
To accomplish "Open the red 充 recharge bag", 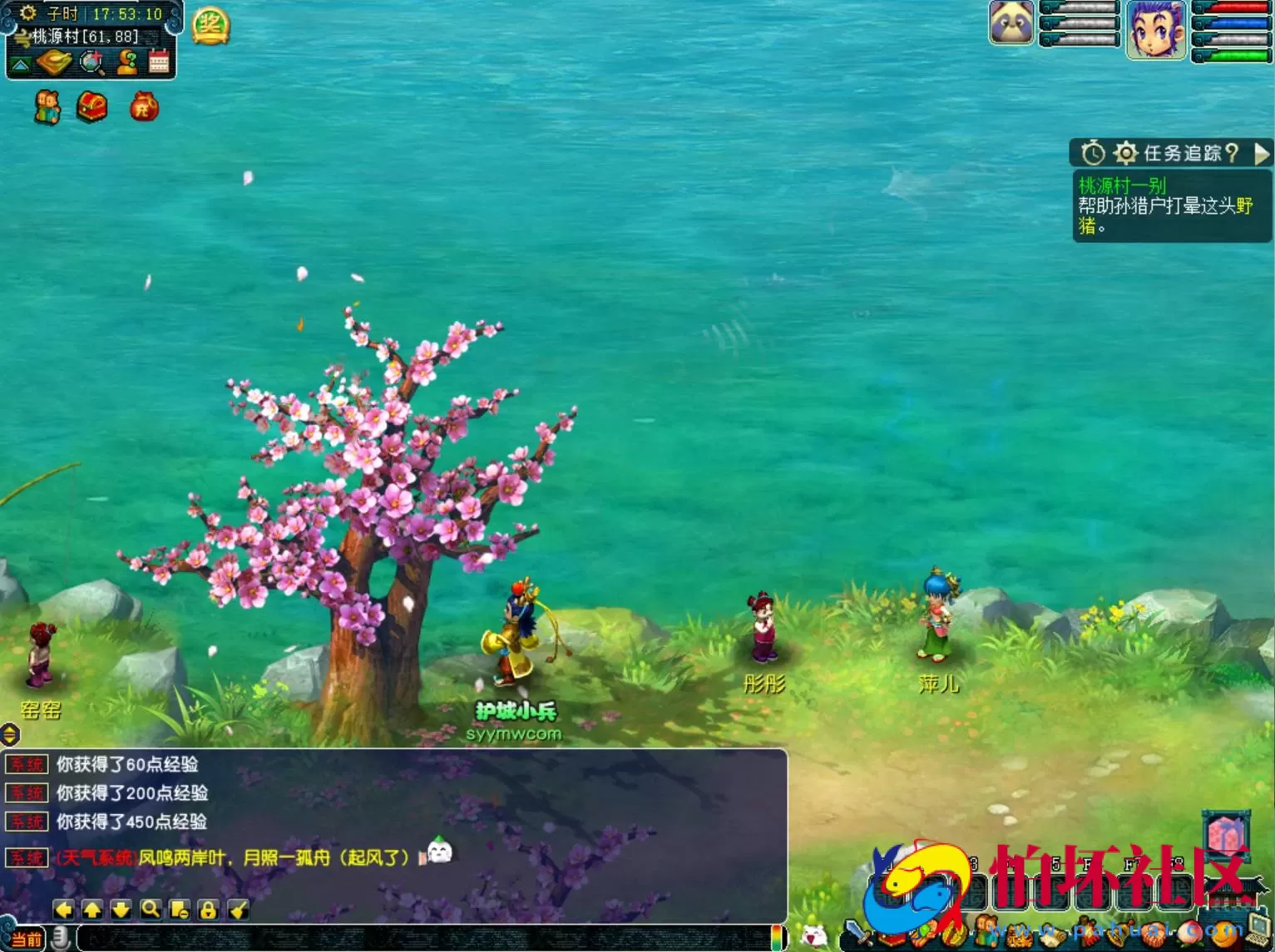I will [x=144, y=107].
